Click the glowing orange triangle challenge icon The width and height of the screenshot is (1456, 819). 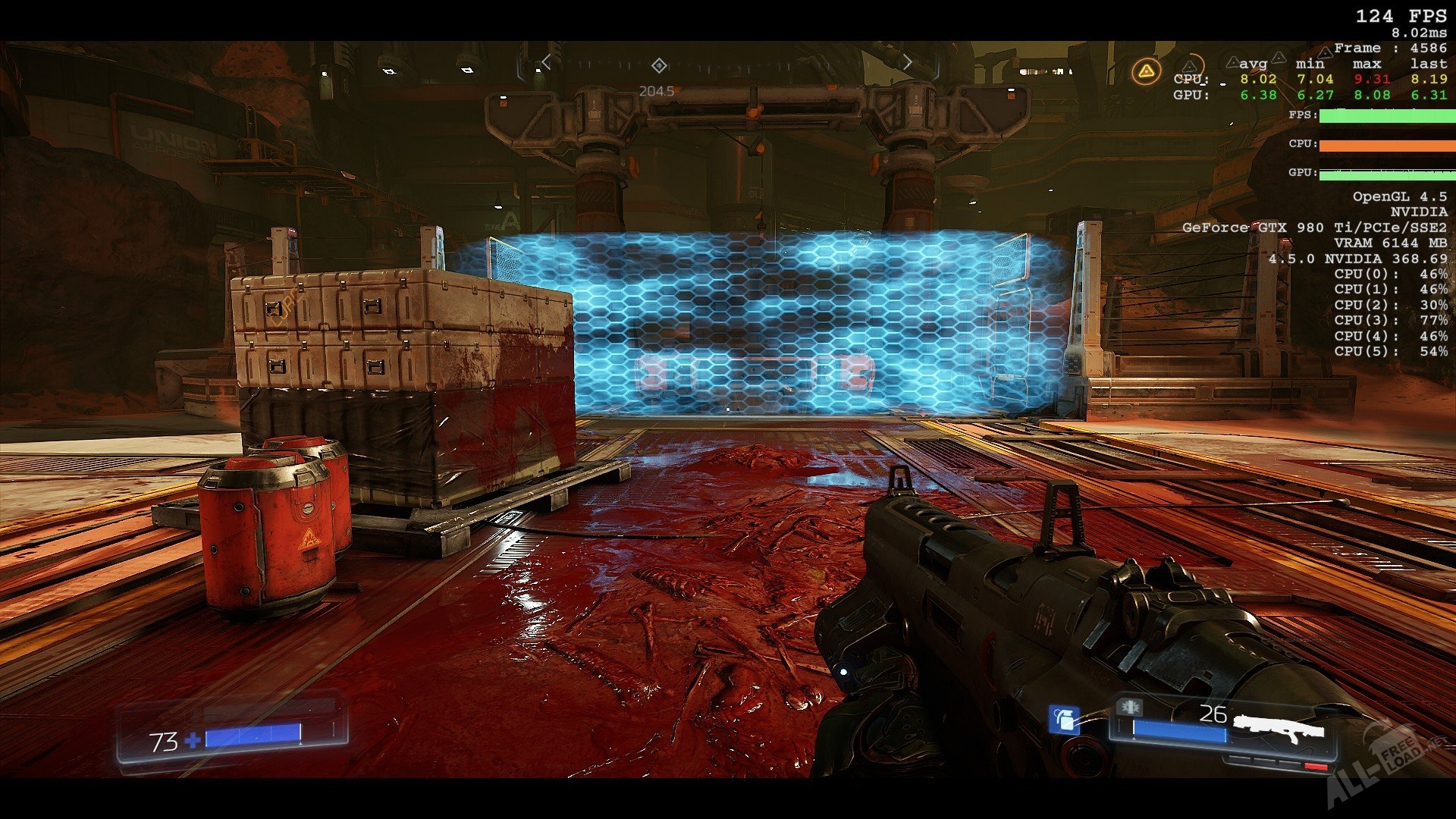tap(1146, 72)
